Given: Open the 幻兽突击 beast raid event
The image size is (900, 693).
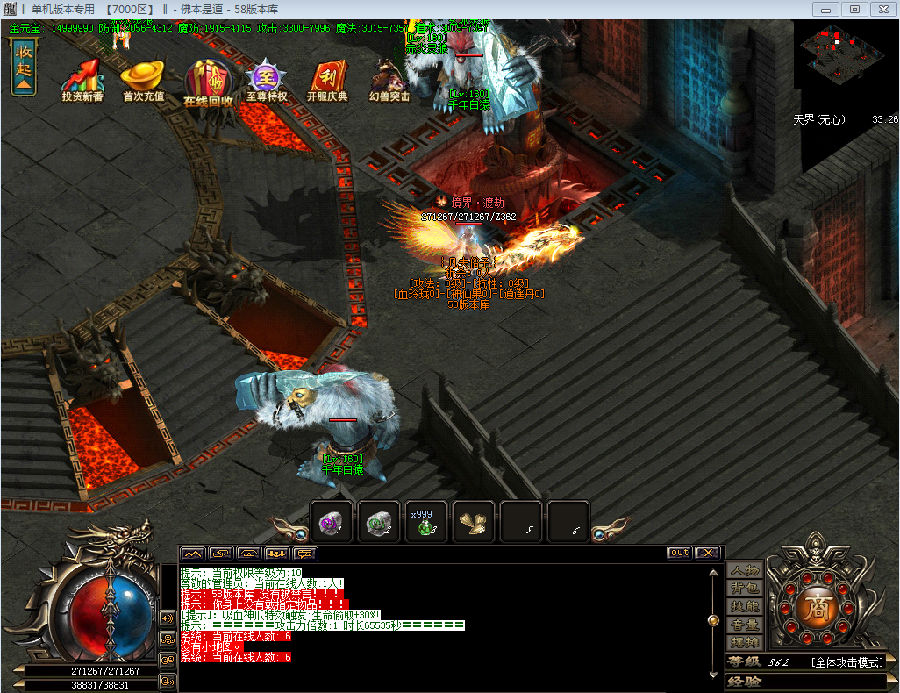Looking at the screenshot, I should coord(388,78).
